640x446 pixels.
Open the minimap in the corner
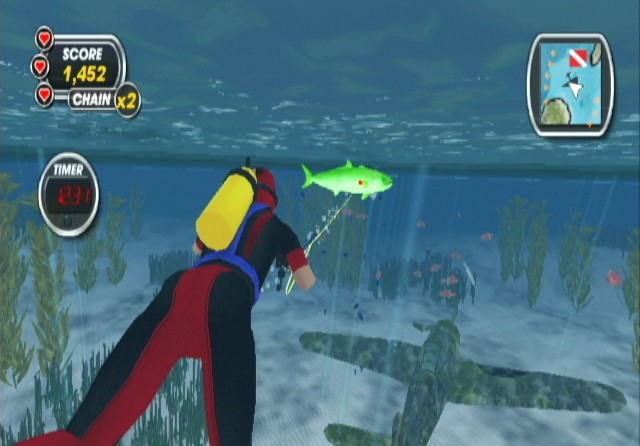click(569, 85)
